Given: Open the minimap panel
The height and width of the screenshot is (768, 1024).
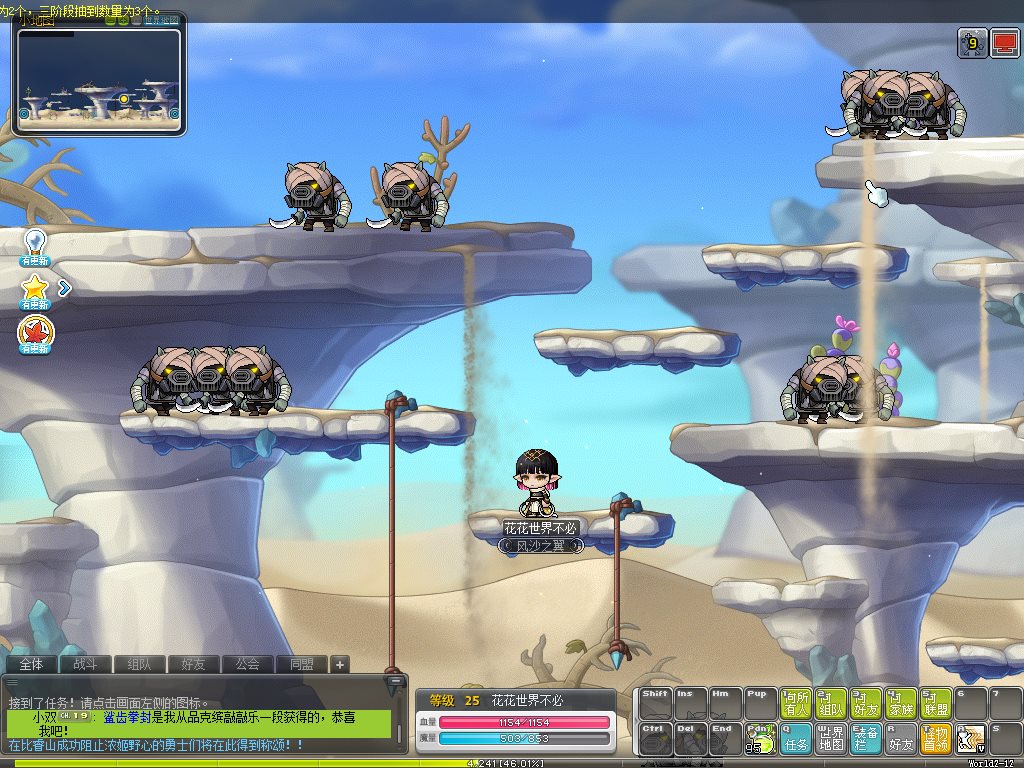Looking at the screenshot, I should 99,77.
